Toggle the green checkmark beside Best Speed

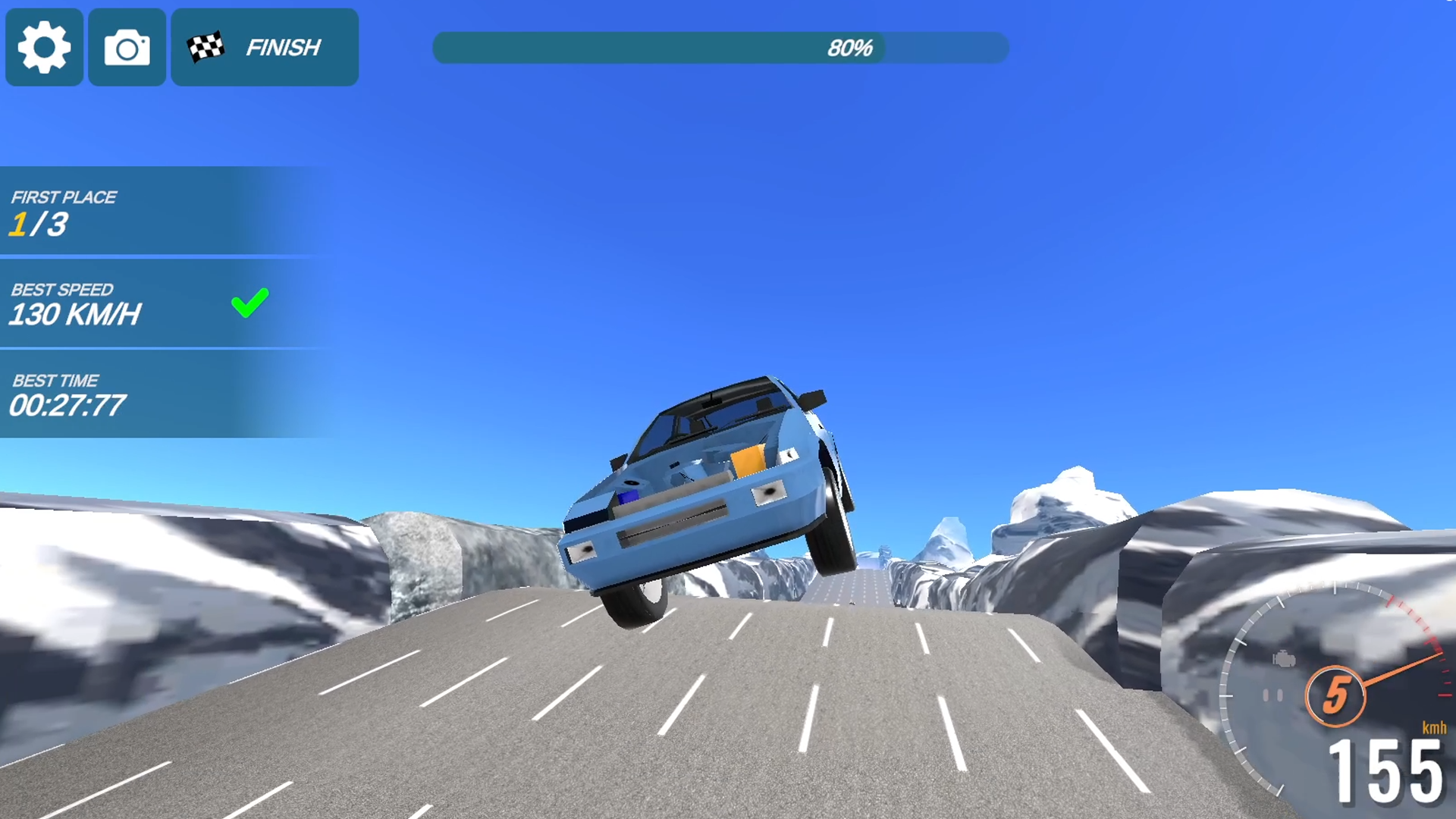pos(249,303)
